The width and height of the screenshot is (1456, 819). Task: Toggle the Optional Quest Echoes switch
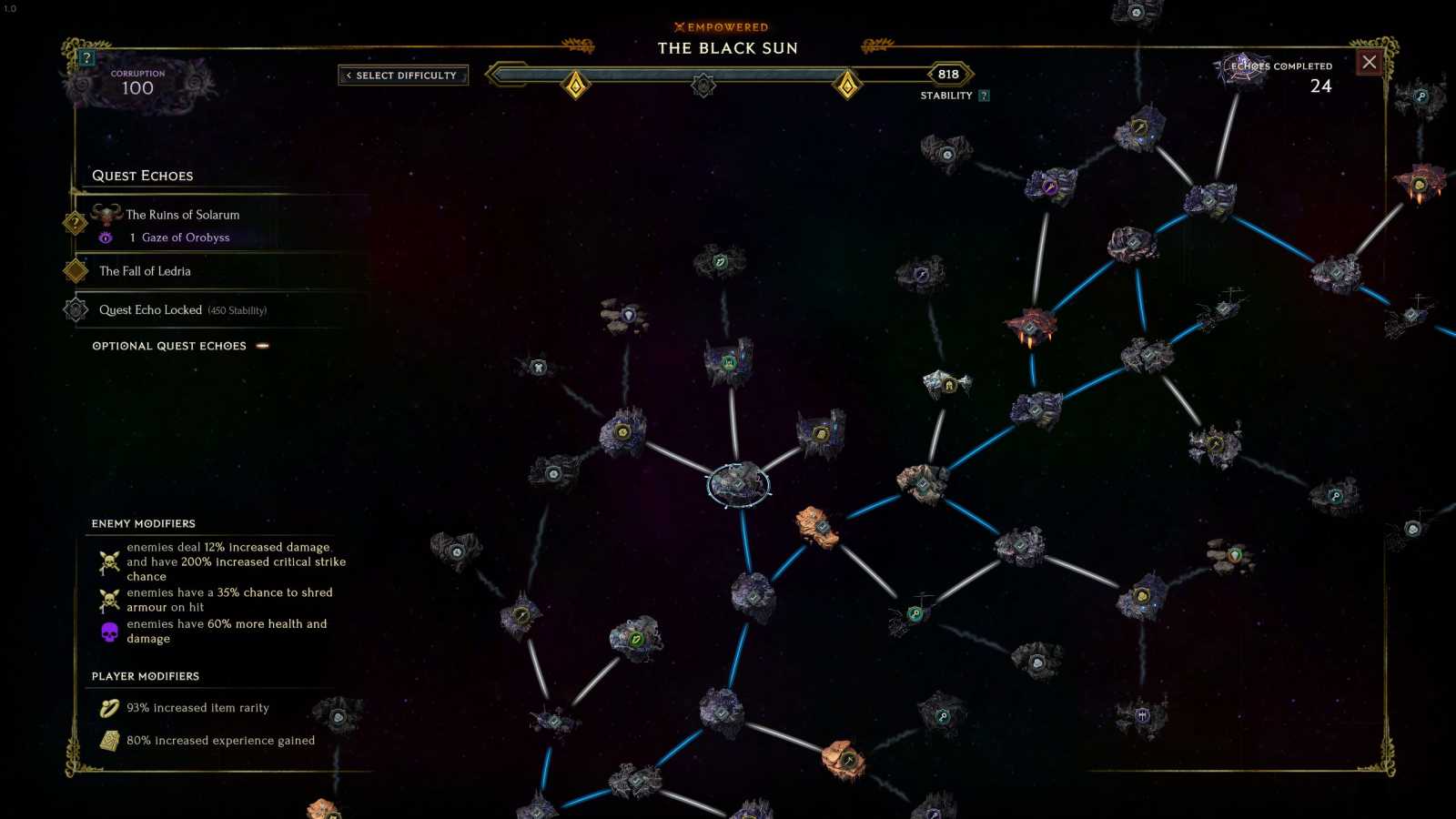(x=263, y=346)
